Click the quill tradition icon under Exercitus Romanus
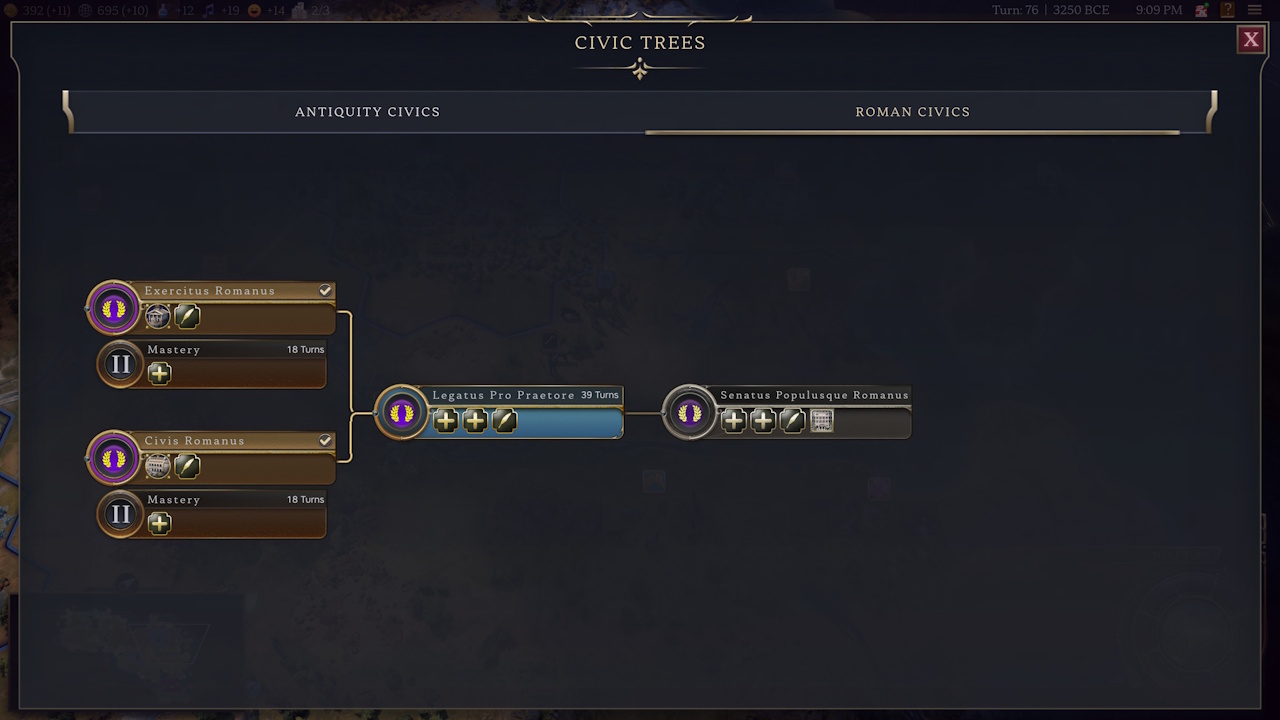Screen dimensions: 1280x720 [186, 317]
